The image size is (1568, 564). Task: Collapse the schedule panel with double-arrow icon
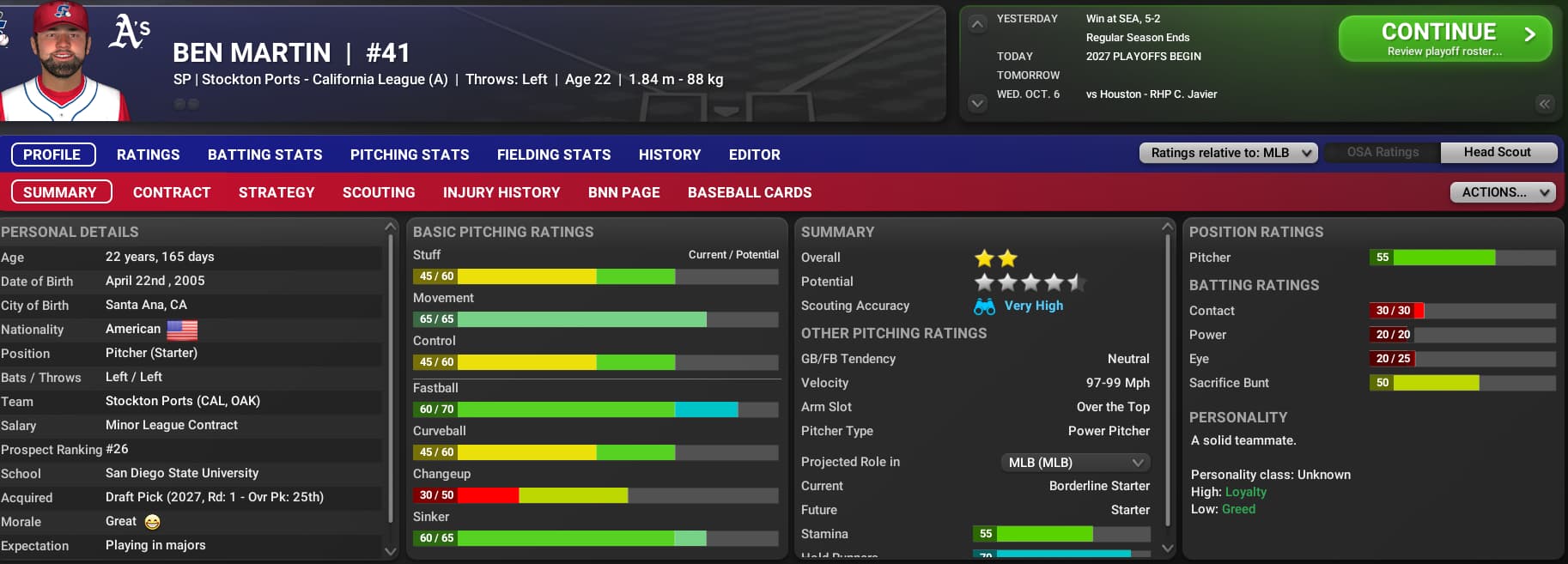coord(1544,104)
